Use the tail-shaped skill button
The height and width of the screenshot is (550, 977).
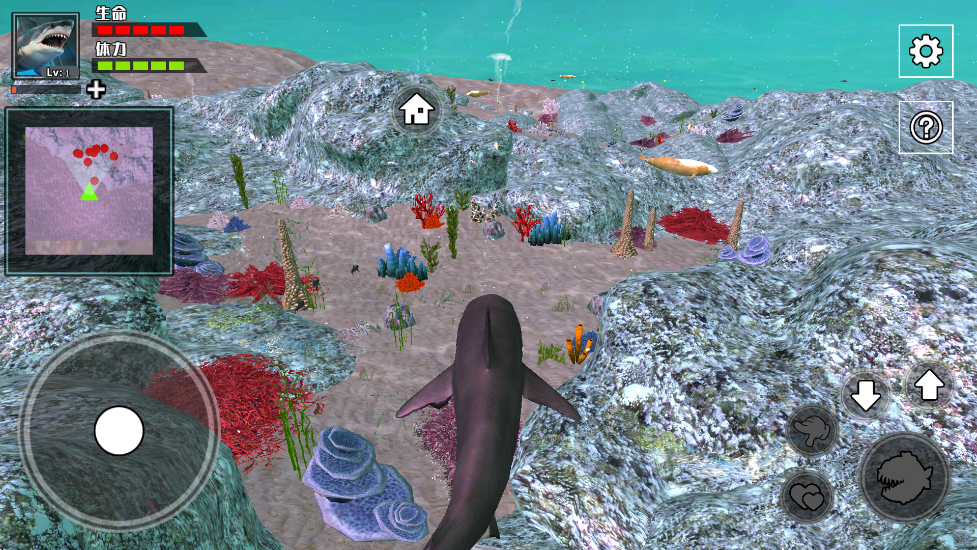[811, 431]
